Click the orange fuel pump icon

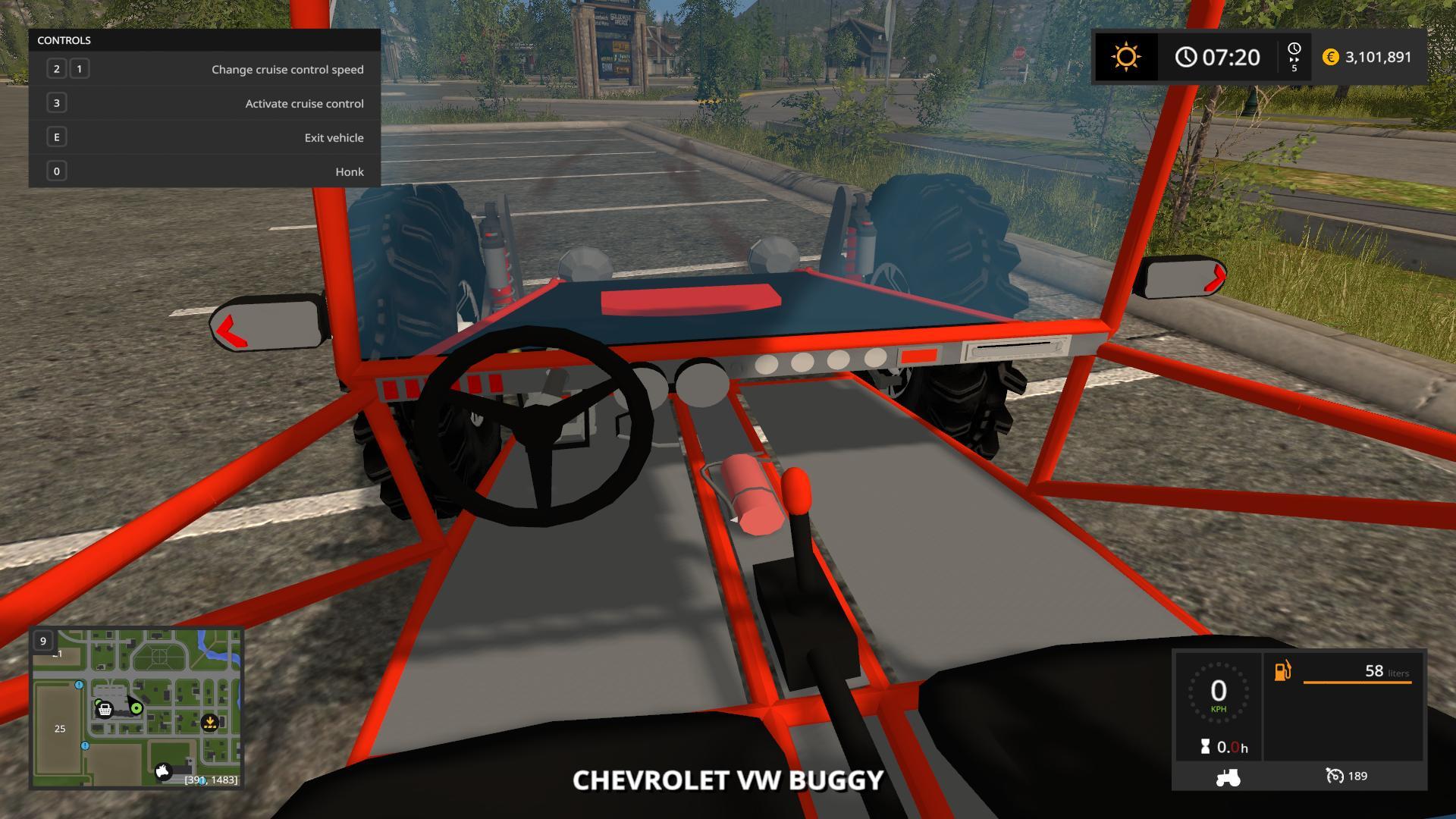point(1283,671)
